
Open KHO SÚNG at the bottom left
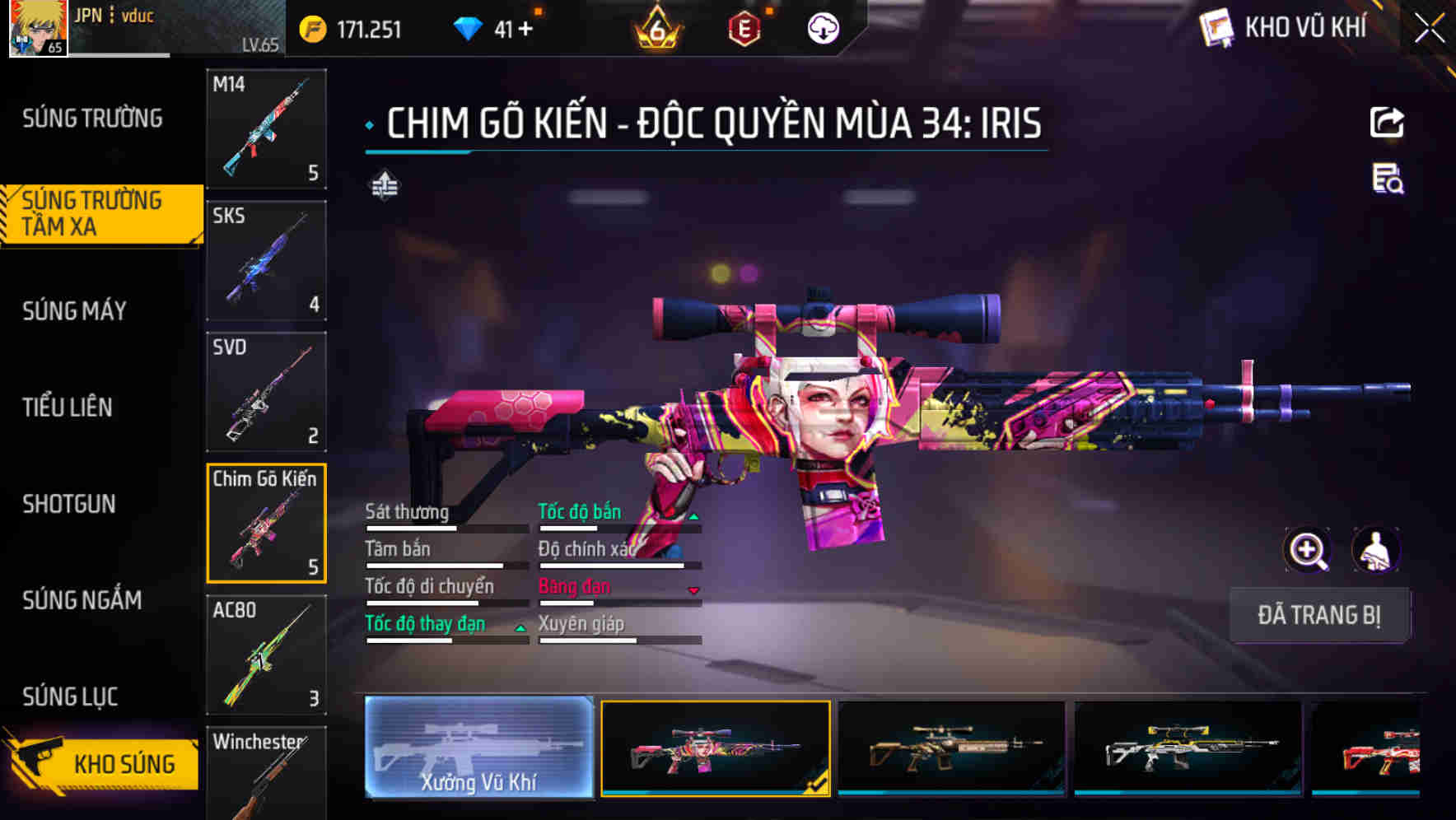pyautogui.click(x=124, y=763)
